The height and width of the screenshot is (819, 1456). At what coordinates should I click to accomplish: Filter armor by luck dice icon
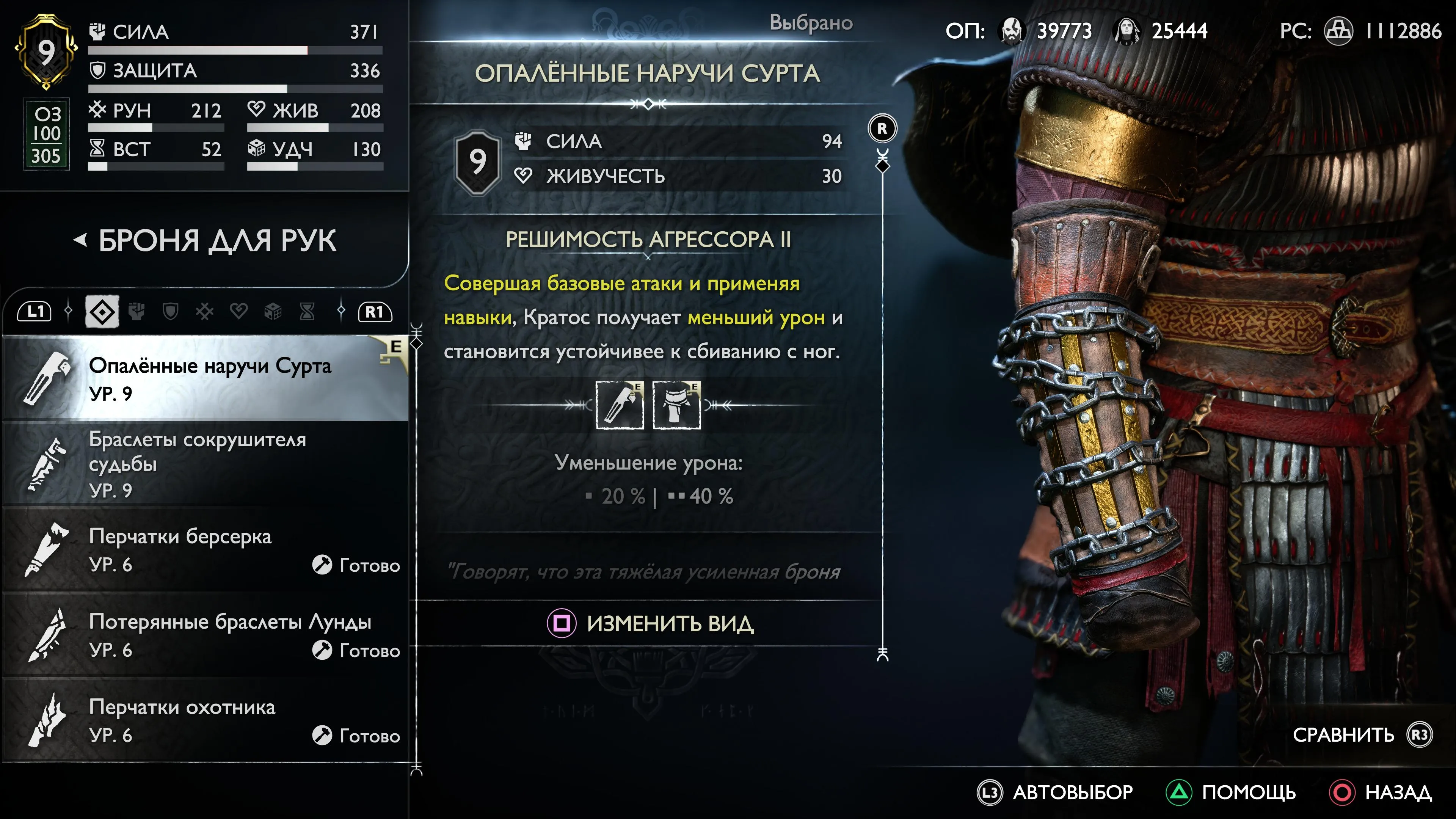coord(273,311)
